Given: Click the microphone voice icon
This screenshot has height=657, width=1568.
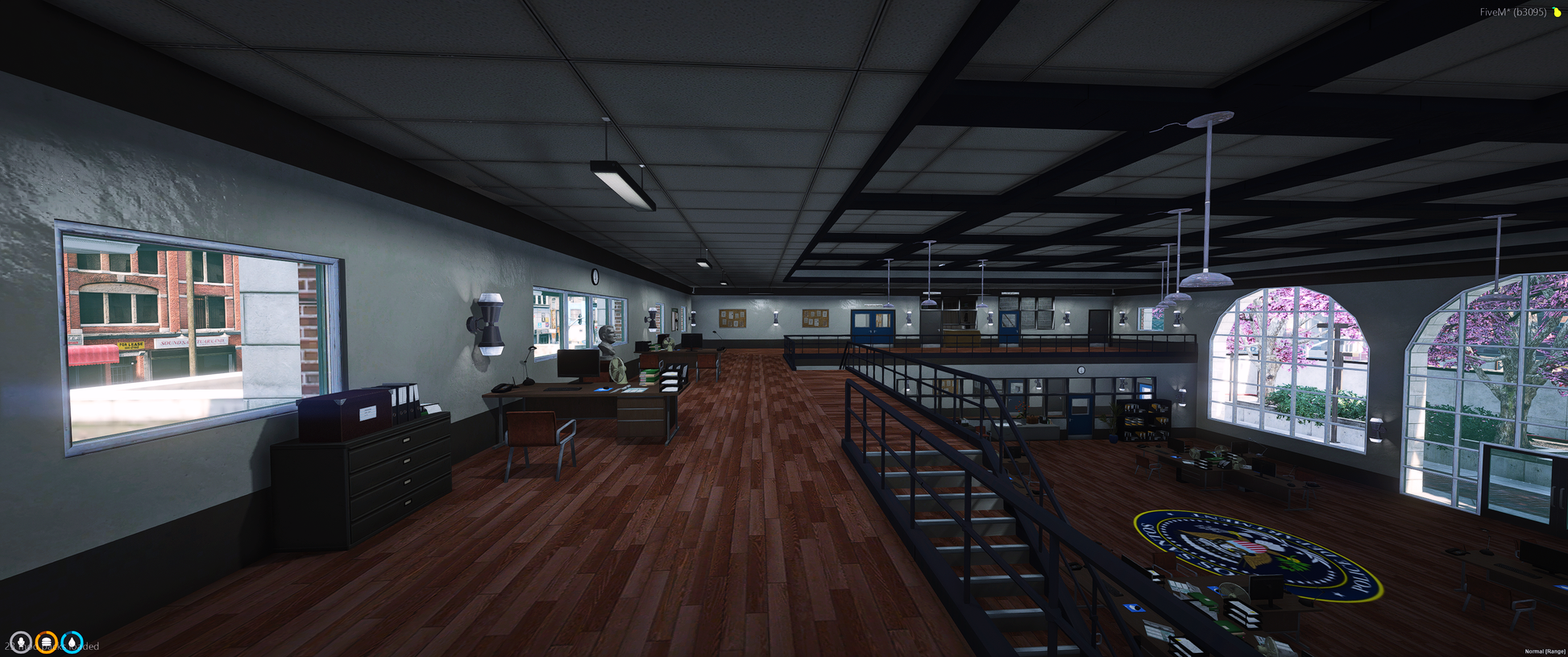Looking at the screenshot, I should click(x=21, y=642).
